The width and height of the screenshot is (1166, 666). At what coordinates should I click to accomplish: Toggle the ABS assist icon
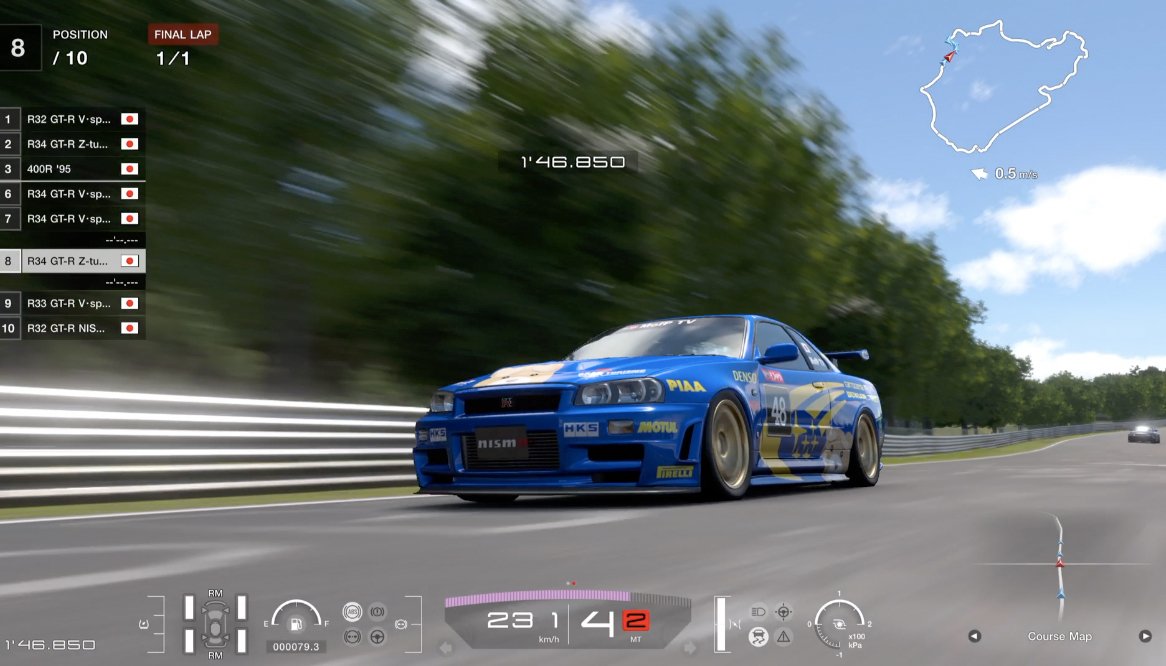tap(351, 611)
